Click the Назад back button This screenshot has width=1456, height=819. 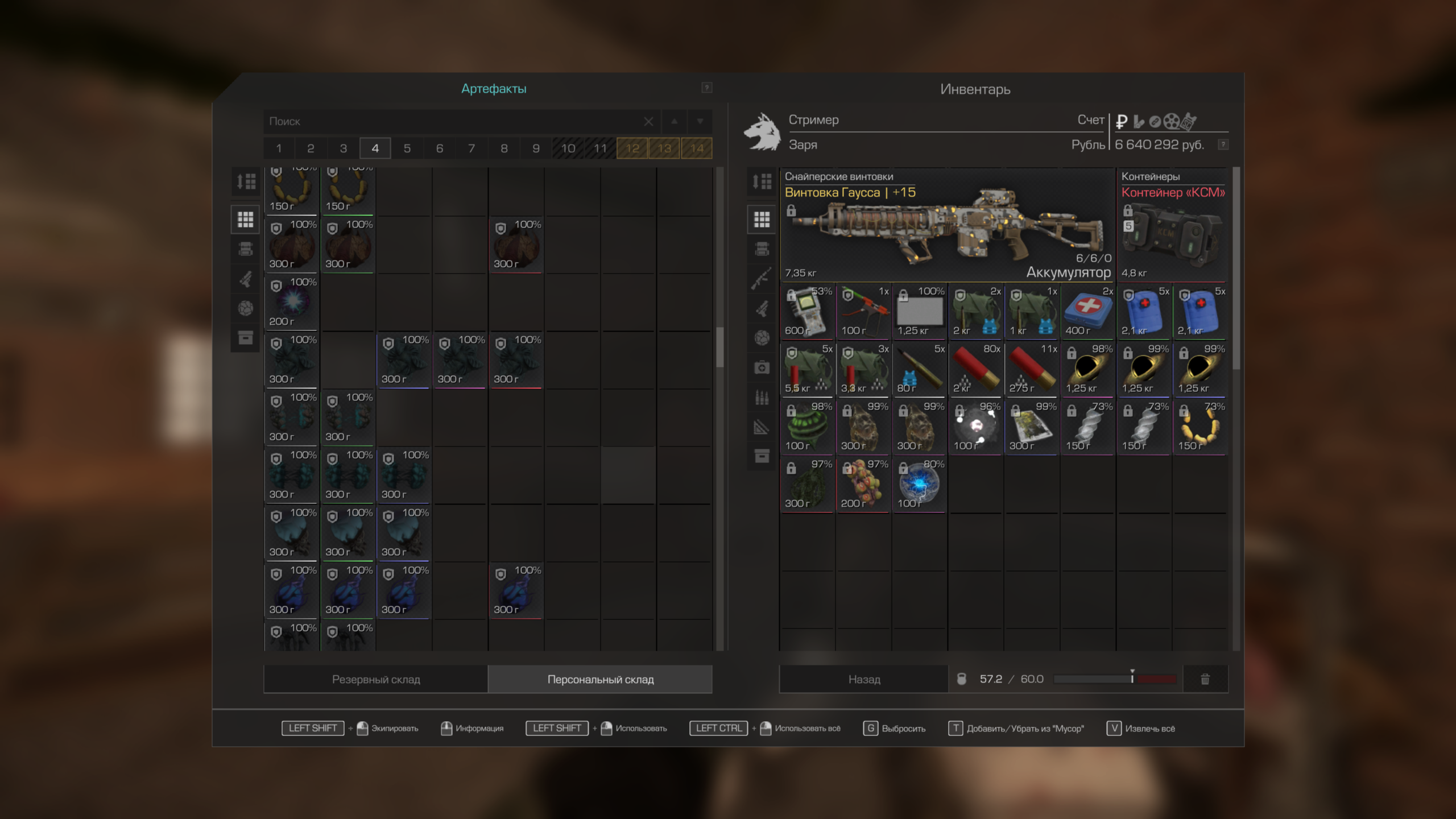[863, 679]
